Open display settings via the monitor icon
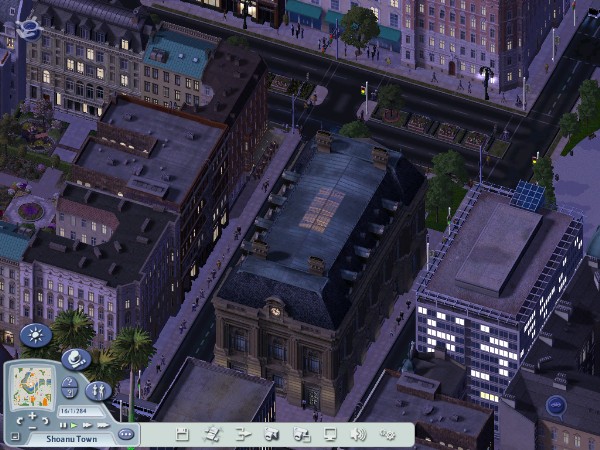This screenshot has height=450, width=600. (x=330, y=434)
